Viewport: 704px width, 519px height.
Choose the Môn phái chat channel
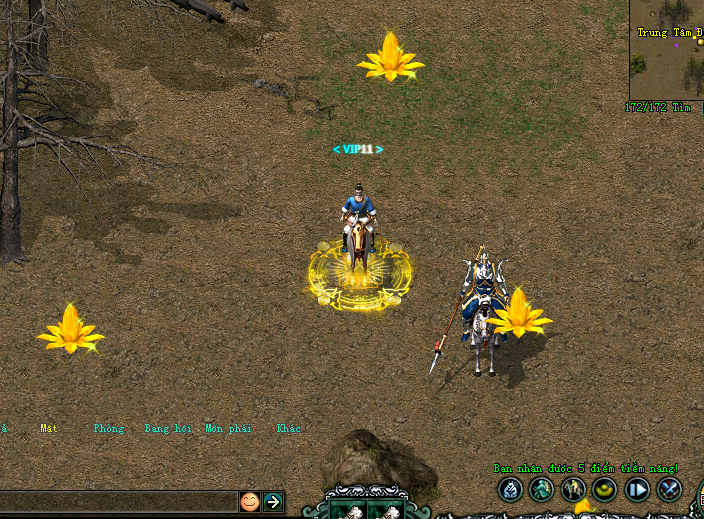pos(227,428)
